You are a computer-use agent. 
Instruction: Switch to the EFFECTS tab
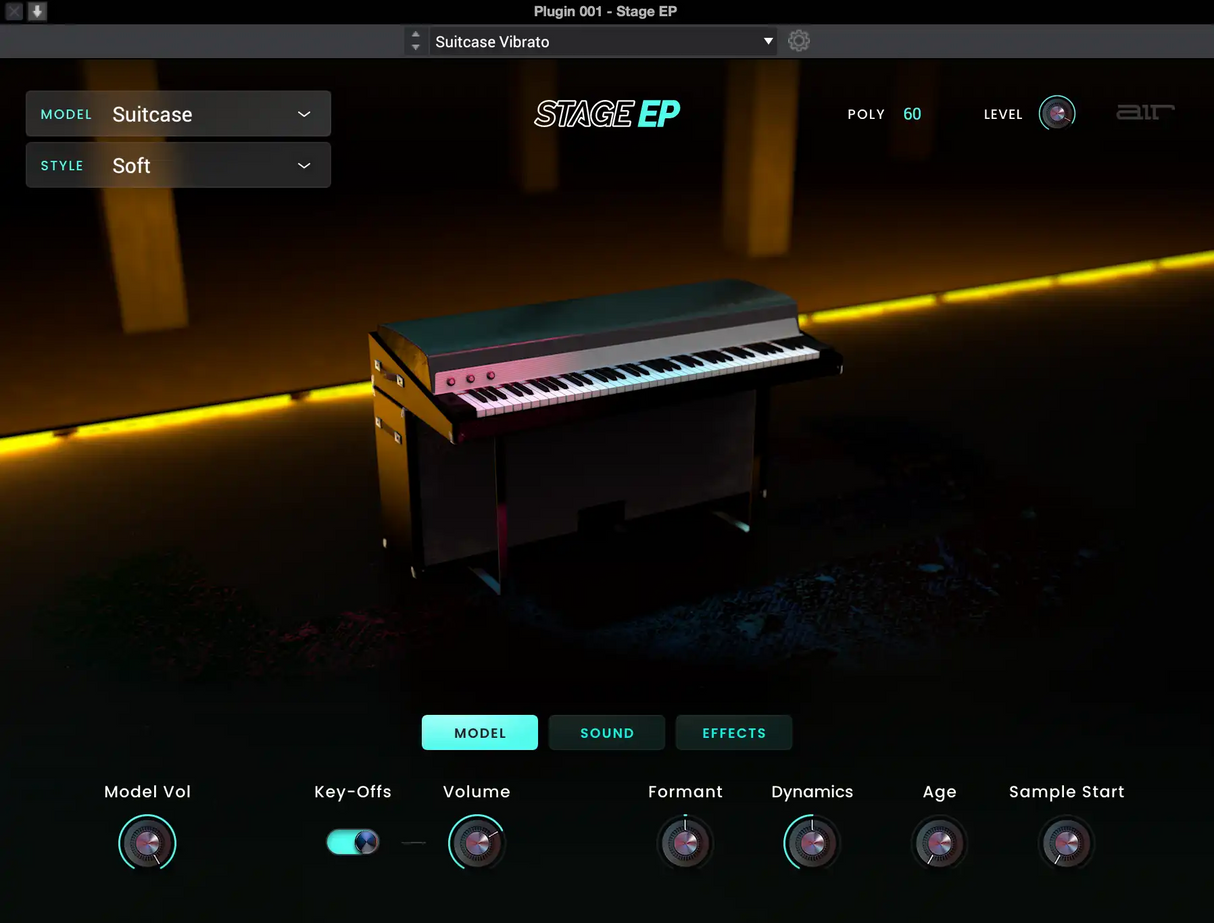[734, 733]
